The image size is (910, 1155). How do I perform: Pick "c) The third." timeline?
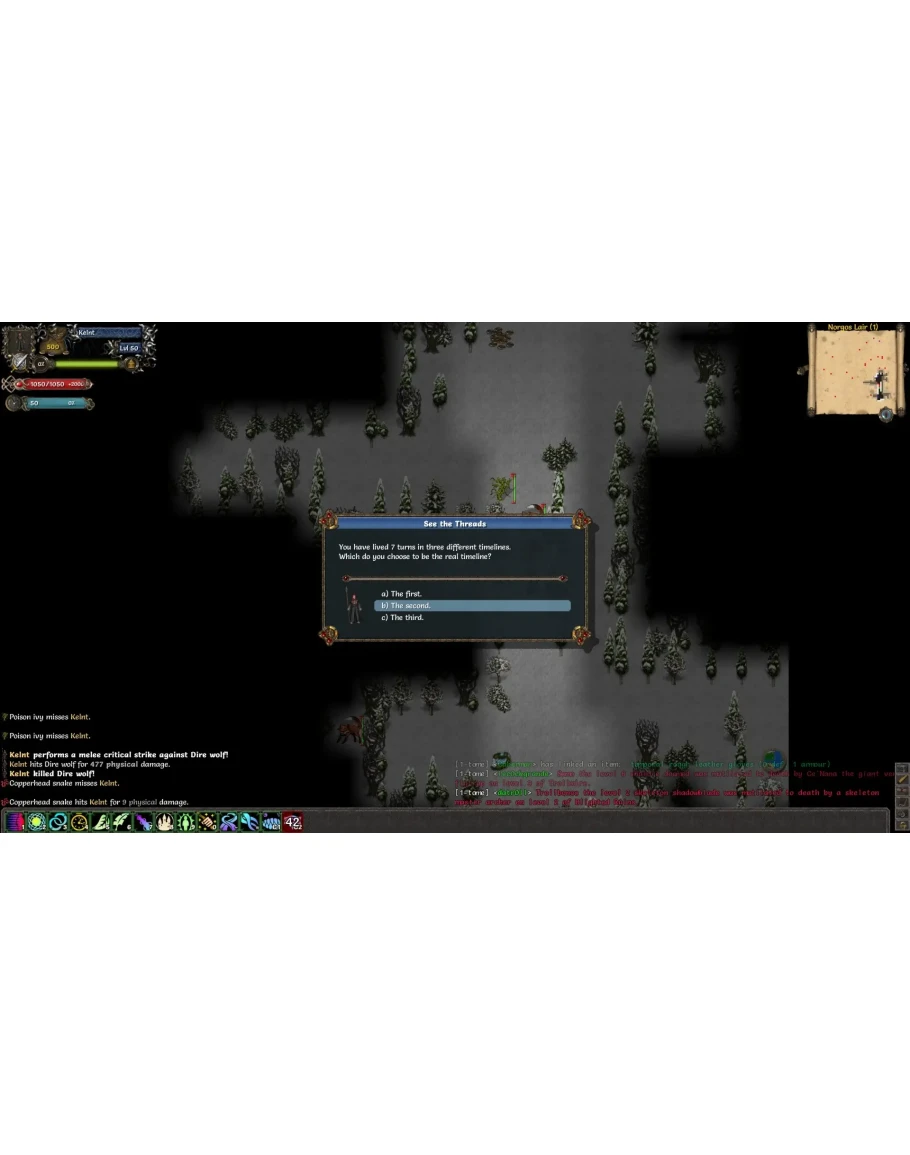407,618
